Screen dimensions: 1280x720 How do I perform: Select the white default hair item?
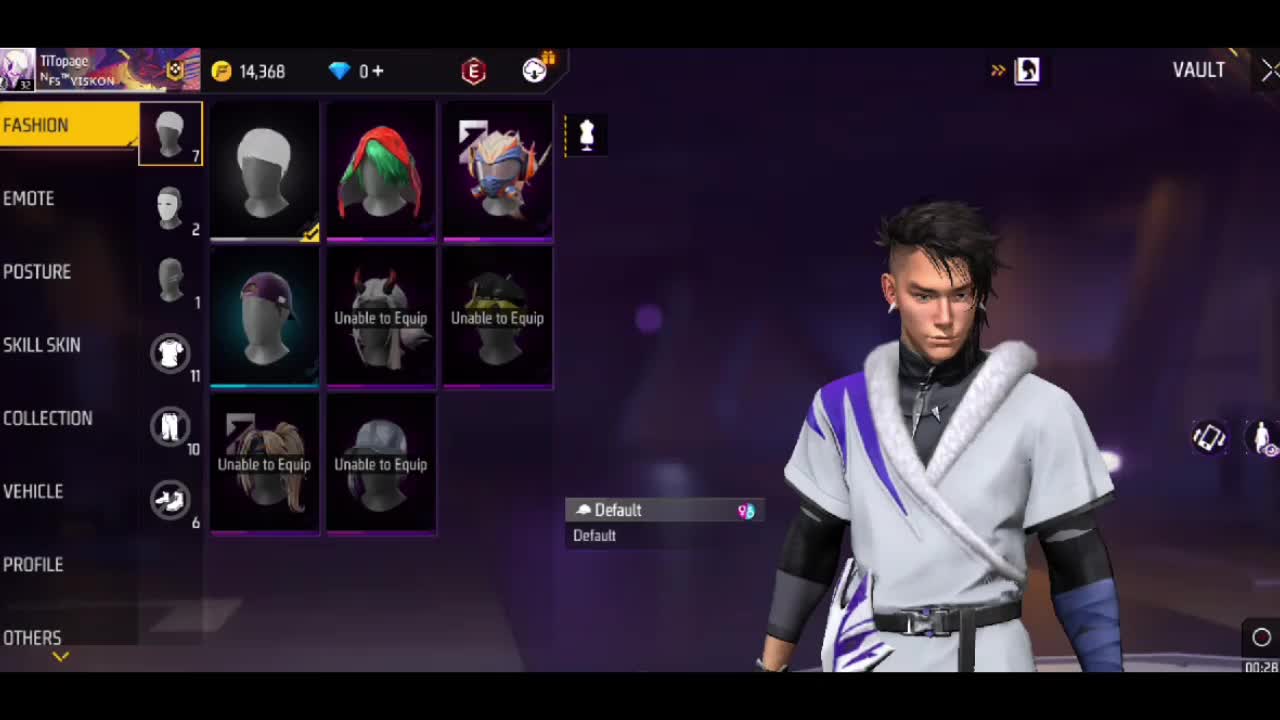point(265,171)
